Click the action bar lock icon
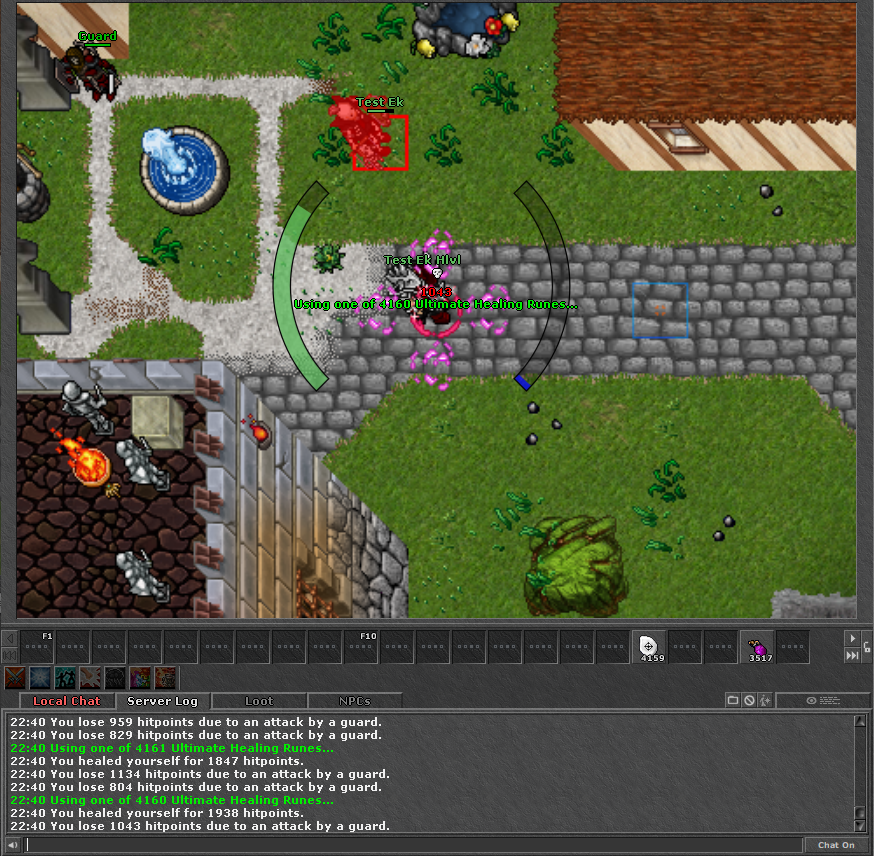Image resolution: width=874 pixels, height=856 pixels. (x=866, y=647)
